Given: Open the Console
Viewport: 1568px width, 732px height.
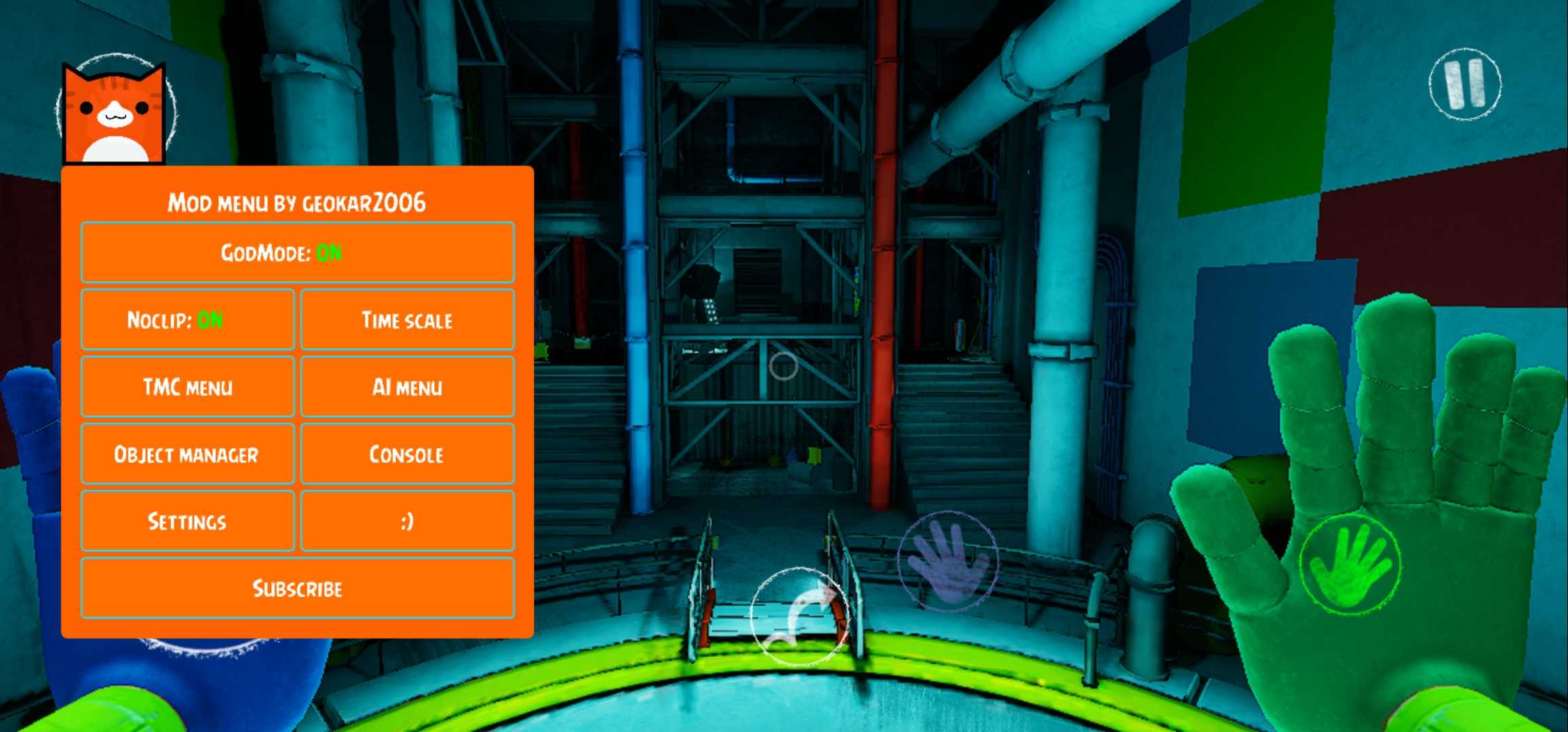Looking at the screenshot, I should coord(407,454).
